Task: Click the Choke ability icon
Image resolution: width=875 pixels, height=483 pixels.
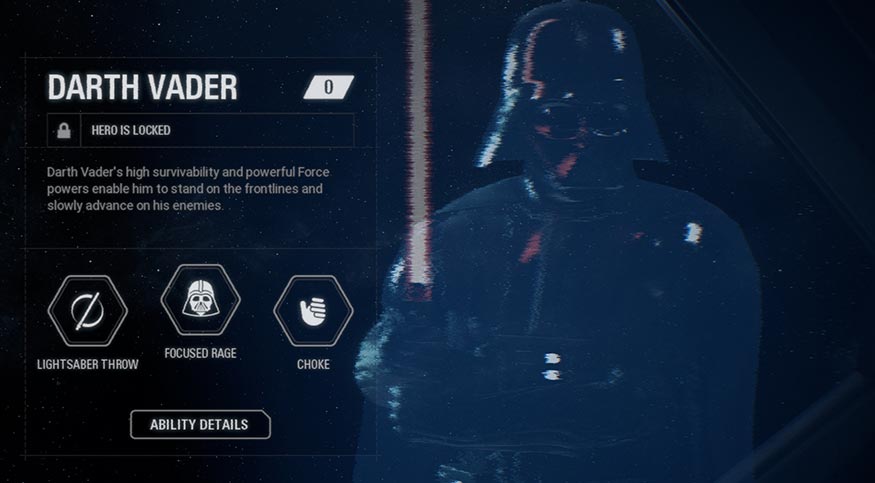Action: tap(313, 311)
